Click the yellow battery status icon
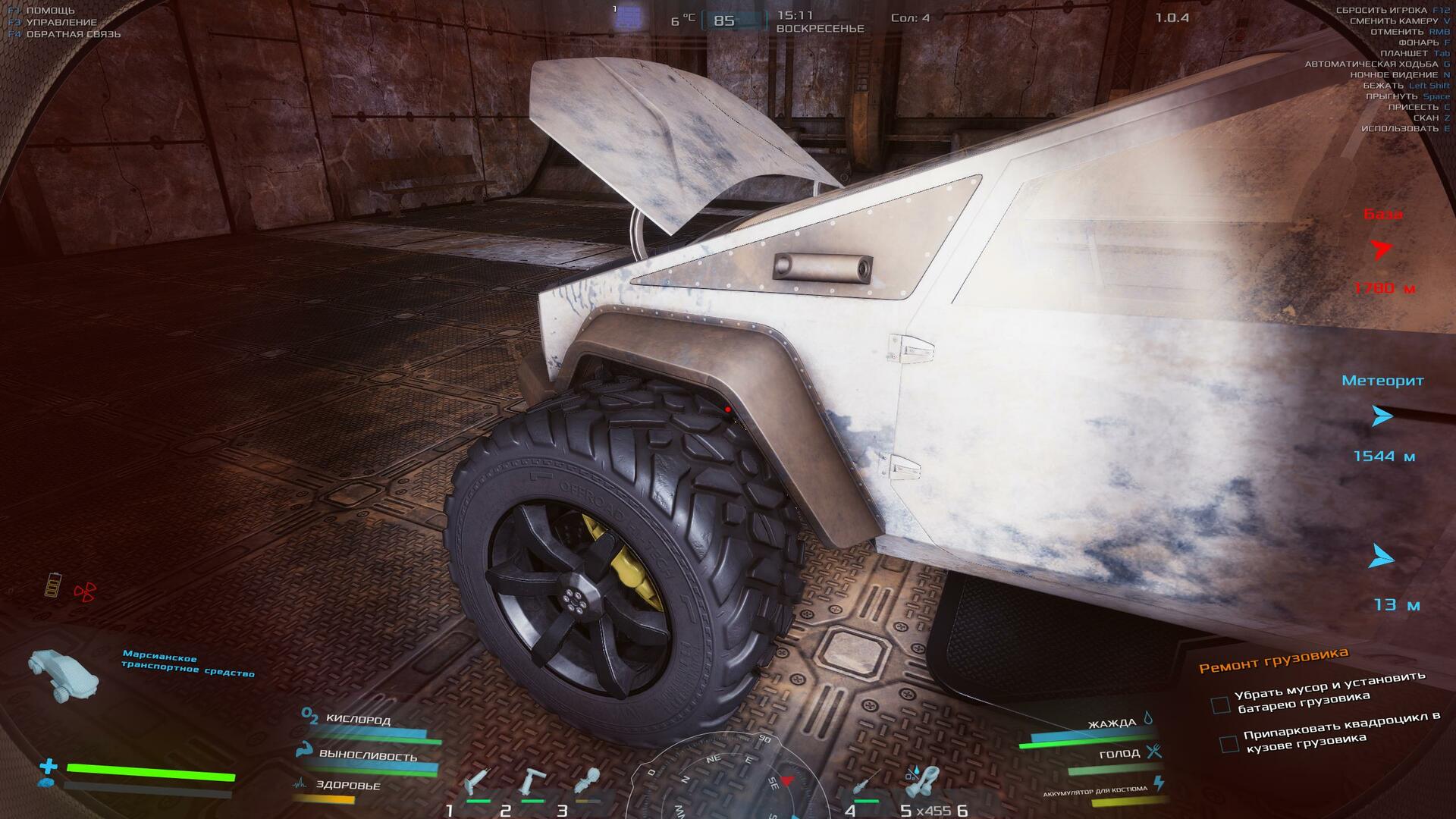This screenshot has width=1456, height=819. coord(53,585)
